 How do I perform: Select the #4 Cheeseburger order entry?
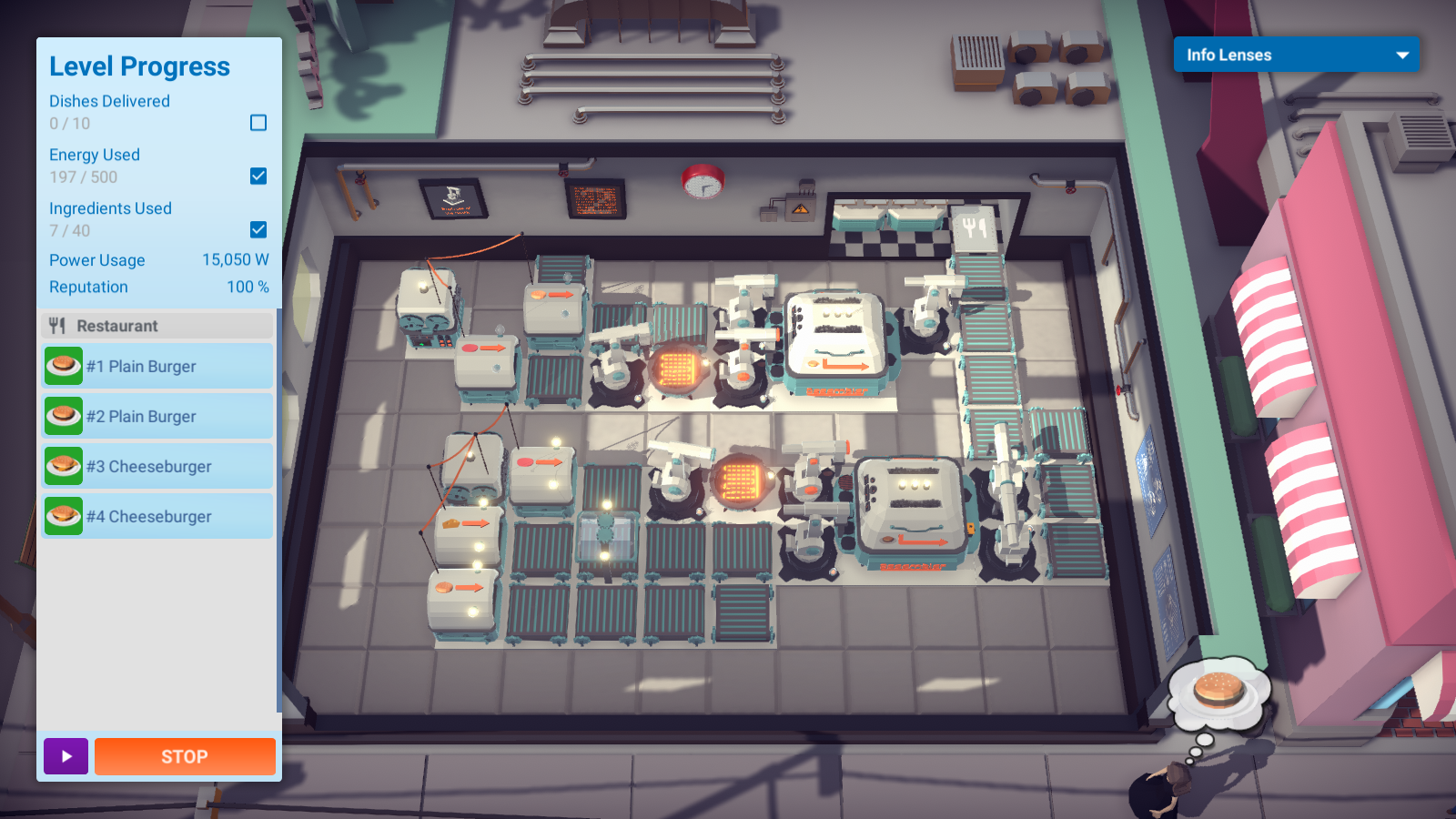click(x=157, y=516)
